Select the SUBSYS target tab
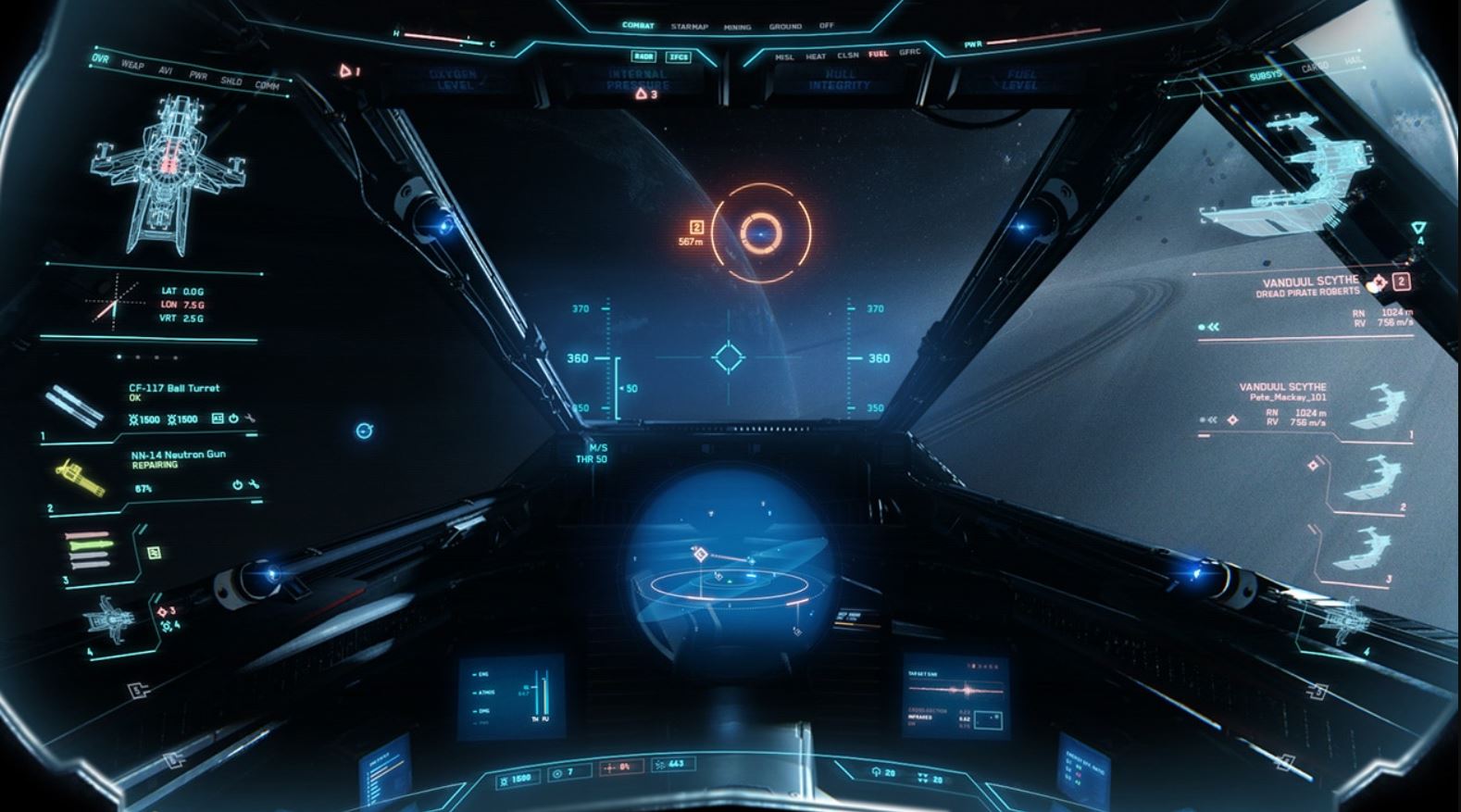 pos(1266,75)
